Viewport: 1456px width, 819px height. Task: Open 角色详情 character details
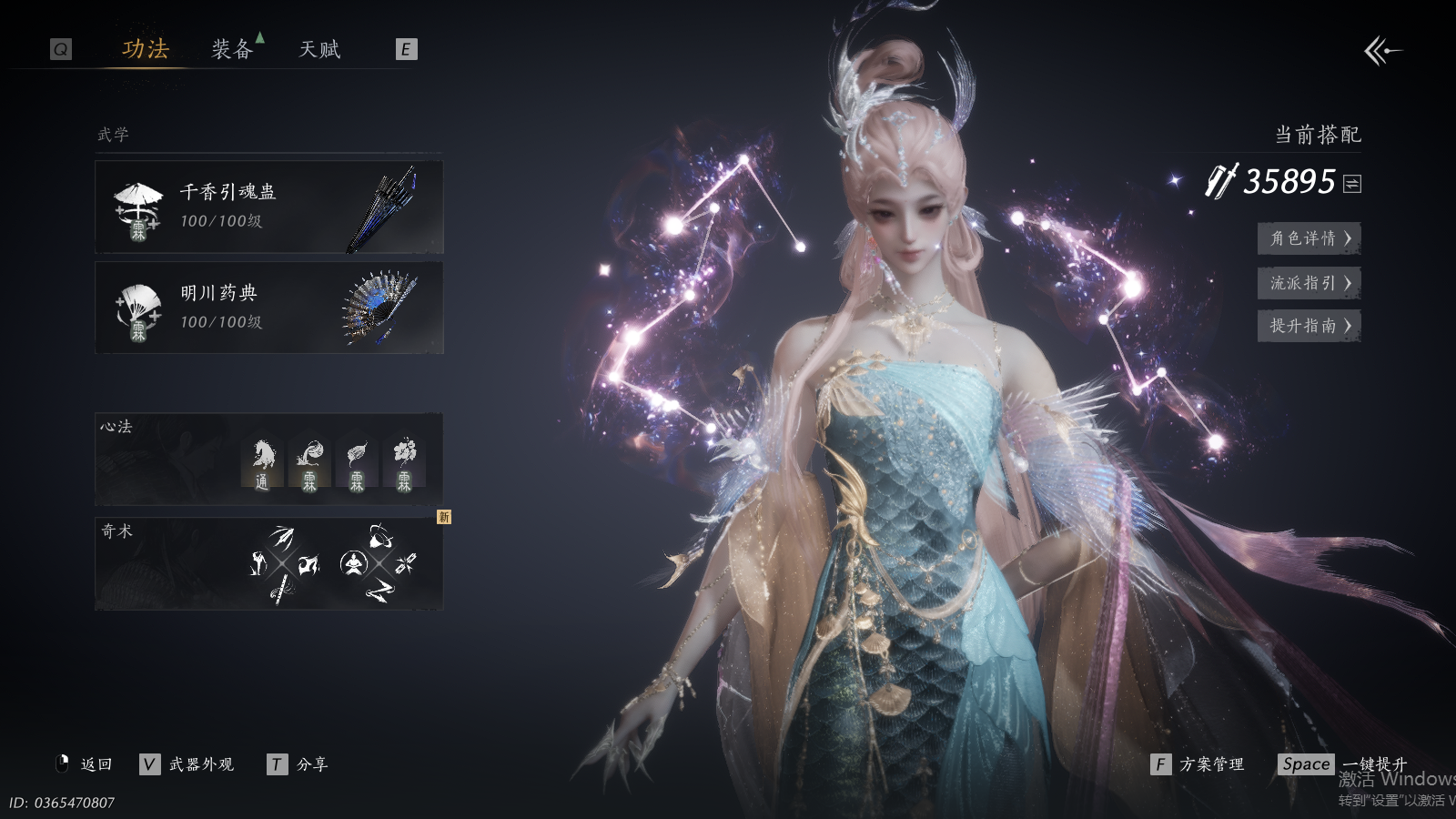pyautogui.click(x=1309, y=238)
